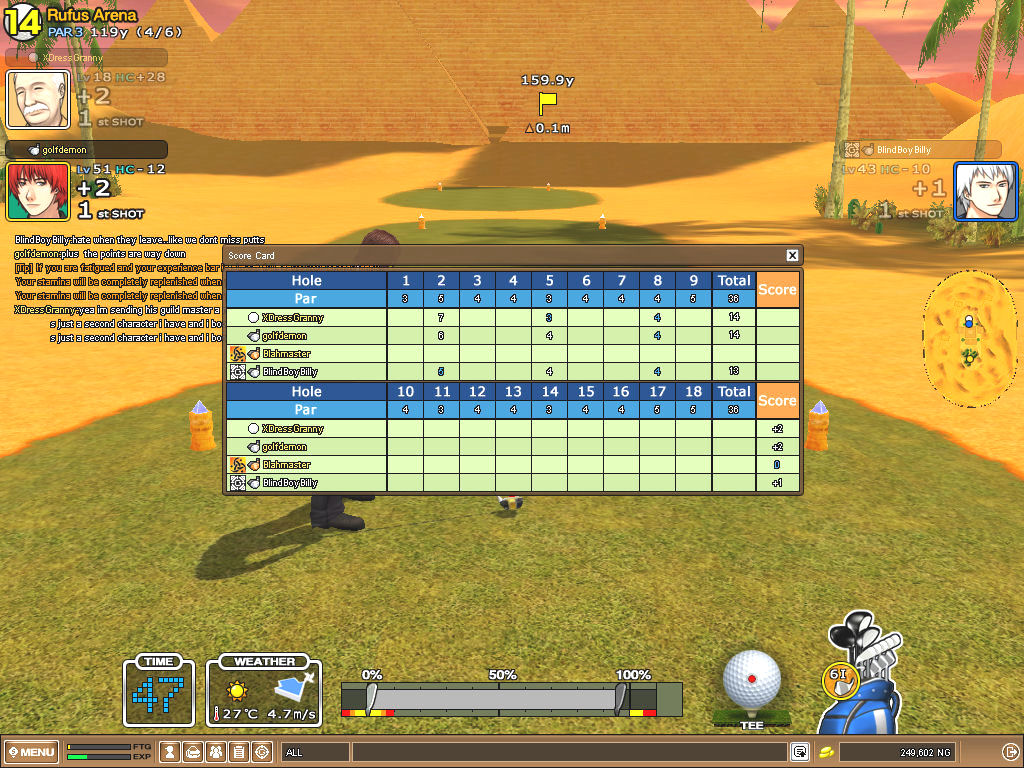This screenshot has height=768, width=1024.
Task: Click the hat-shaped toolbar icon
Action: pyautogui.click(x=194, y=752)
